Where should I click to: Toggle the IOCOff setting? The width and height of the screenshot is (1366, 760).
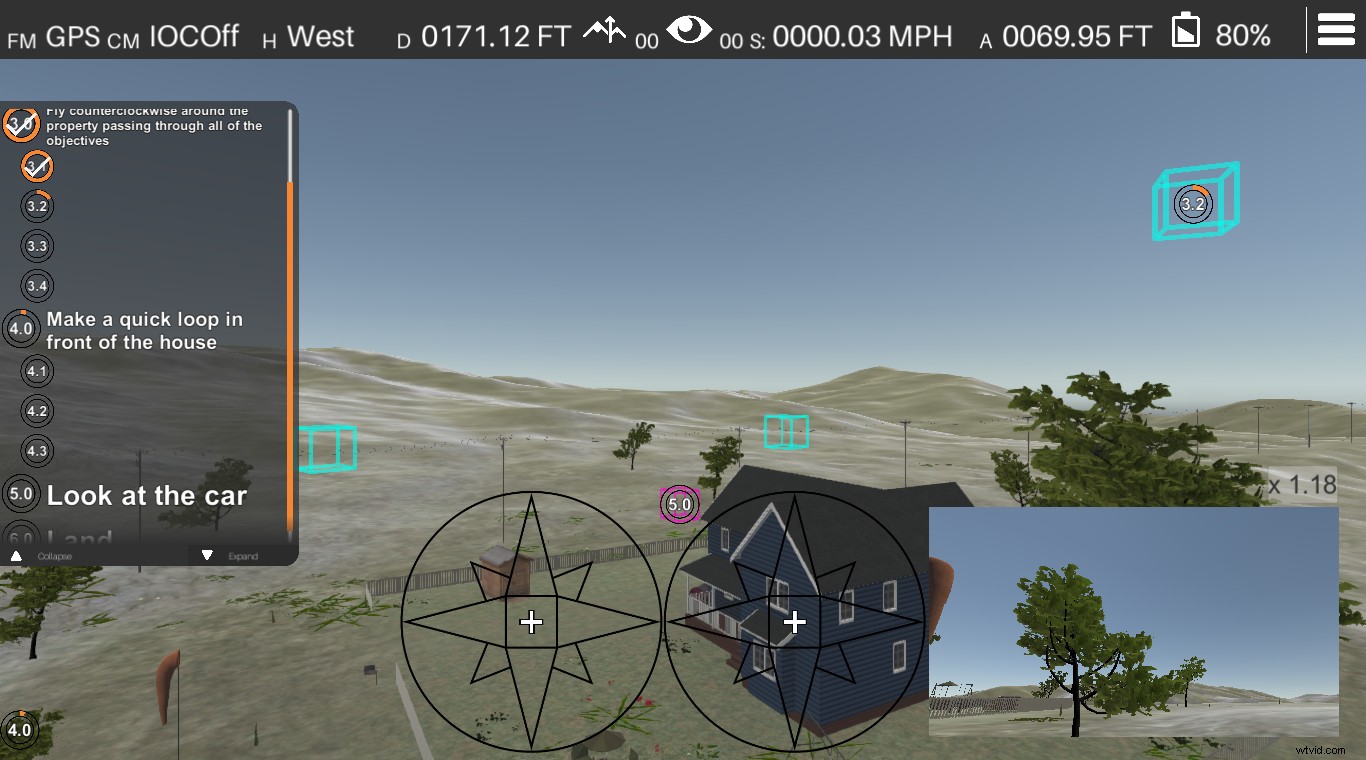(x=193, y=34)
